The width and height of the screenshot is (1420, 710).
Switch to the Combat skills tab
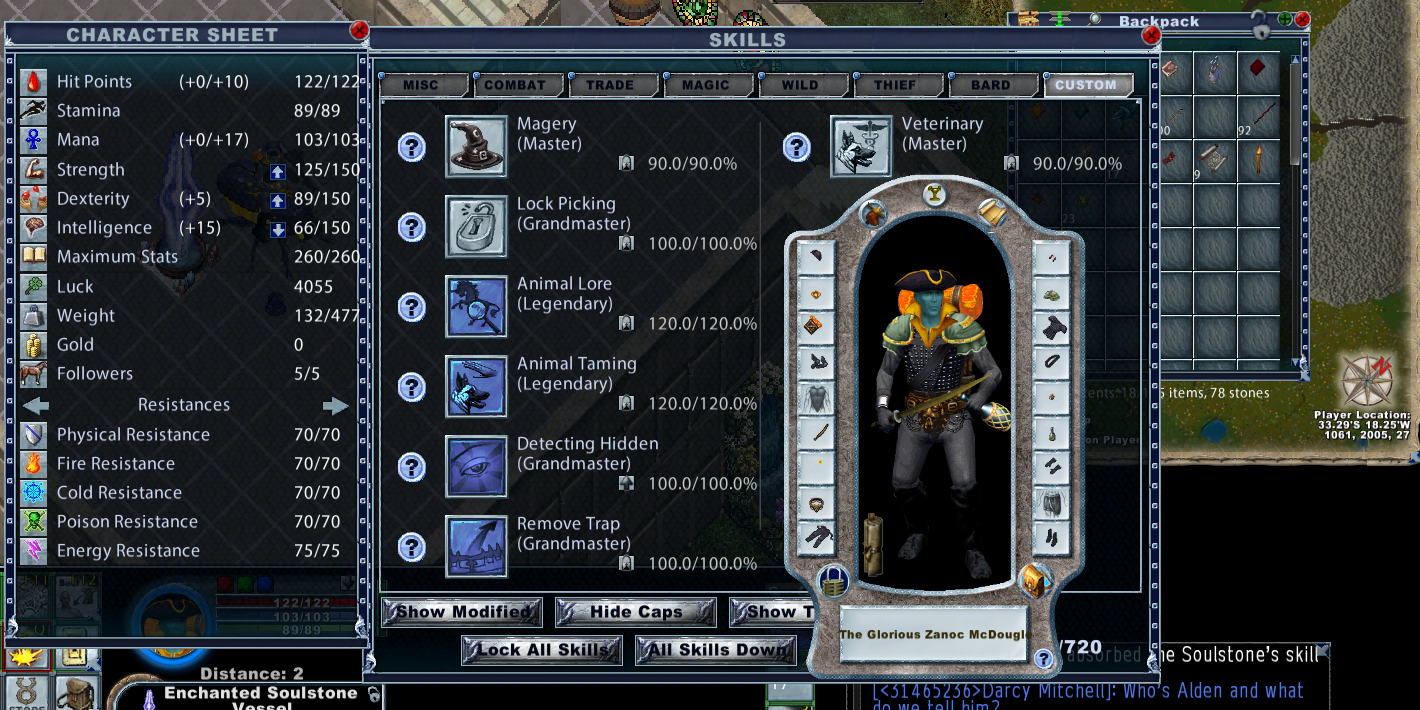pos(515,85)
